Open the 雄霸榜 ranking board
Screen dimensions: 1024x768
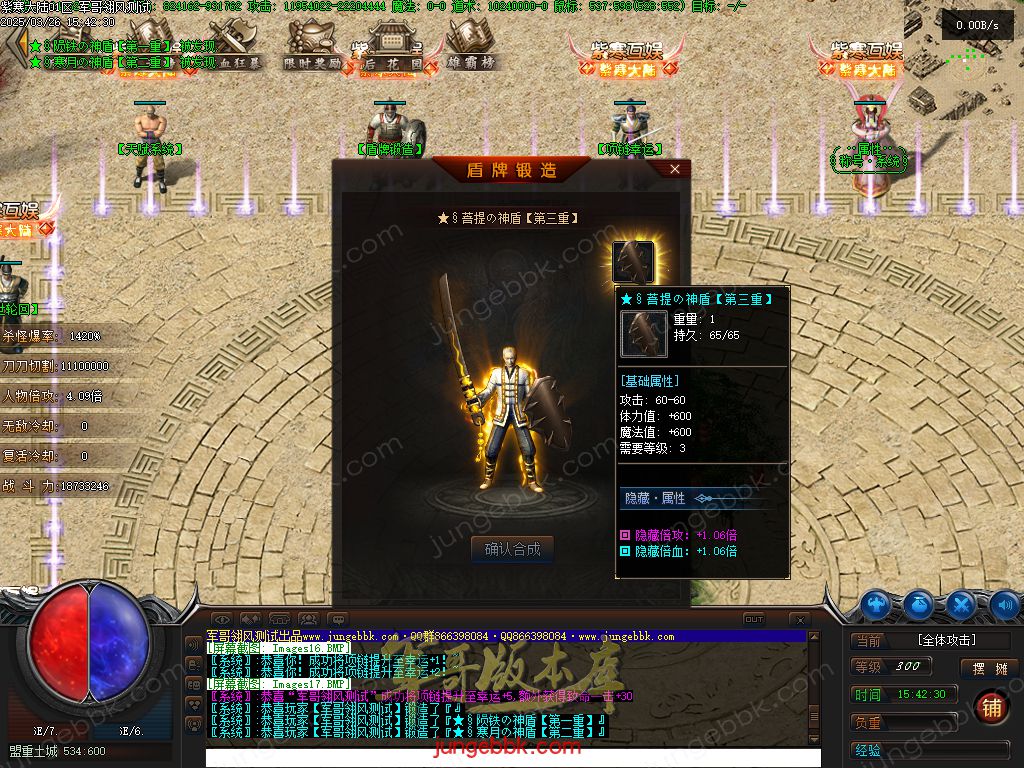pyautogui.click(x=470, y=45)
